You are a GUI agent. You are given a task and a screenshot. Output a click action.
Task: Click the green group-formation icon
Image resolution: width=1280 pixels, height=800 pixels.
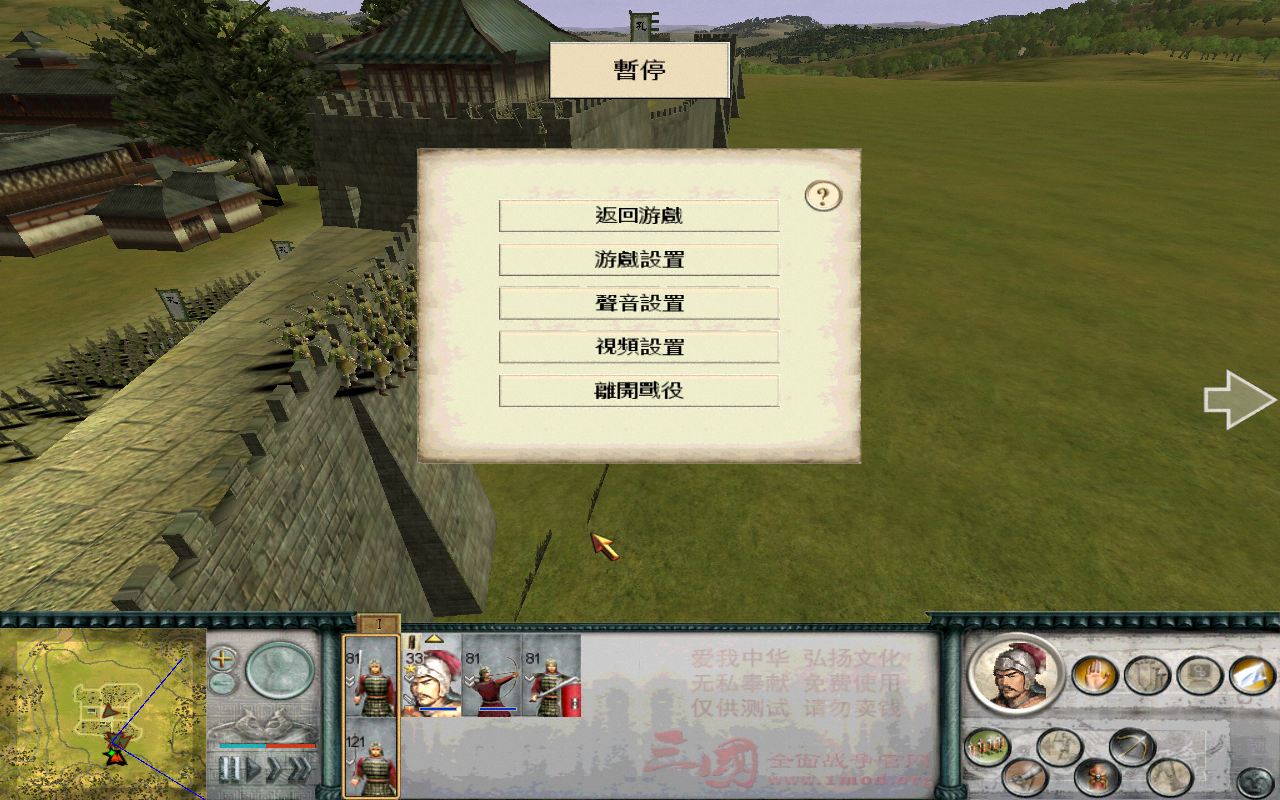point(988,745)
